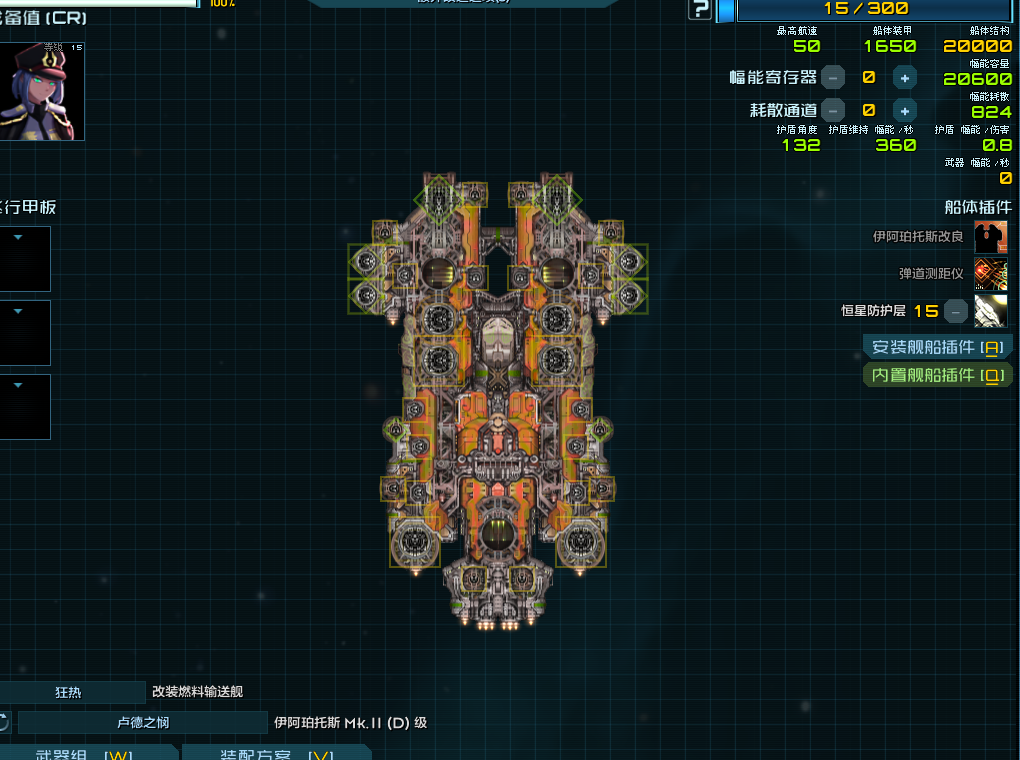1020x760 pixels.
Task: Select the 恒星防护层 hullmod icon
Action: 990,310
